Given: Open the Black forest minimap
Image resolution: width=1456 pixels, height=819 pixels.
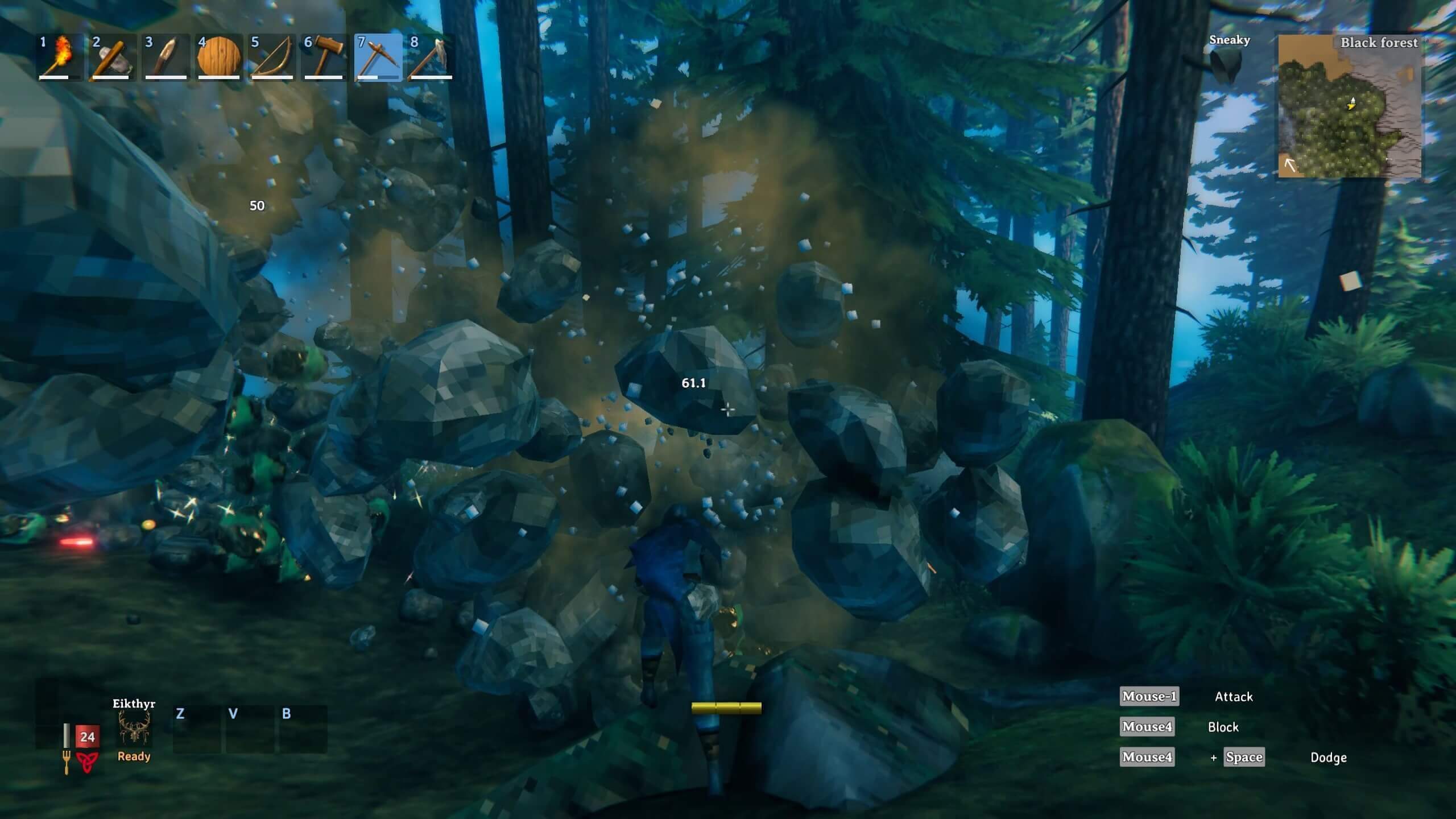Looking at the screenshot, I should click(x=1349, y=106).
